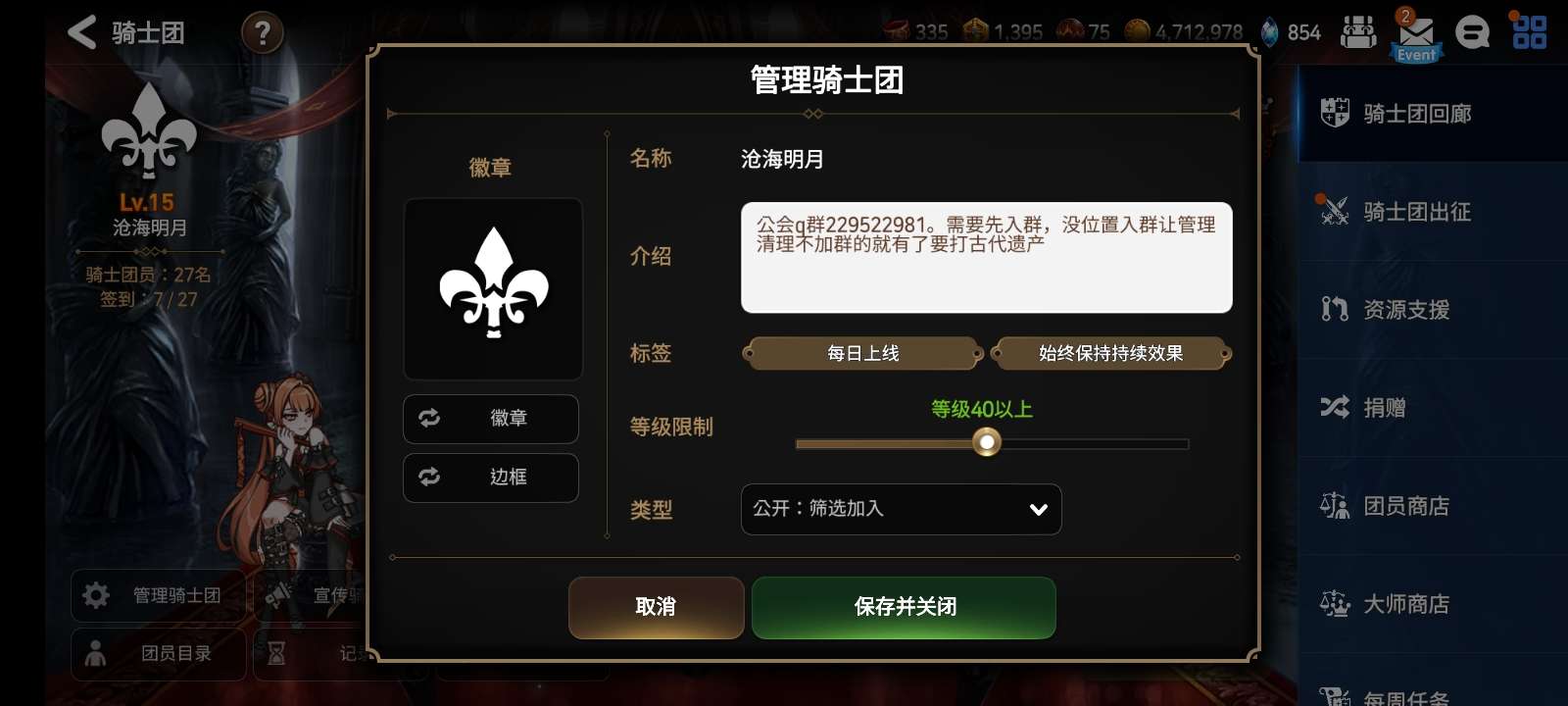Click the guild emblem fleur-de-lis preview

492,287
